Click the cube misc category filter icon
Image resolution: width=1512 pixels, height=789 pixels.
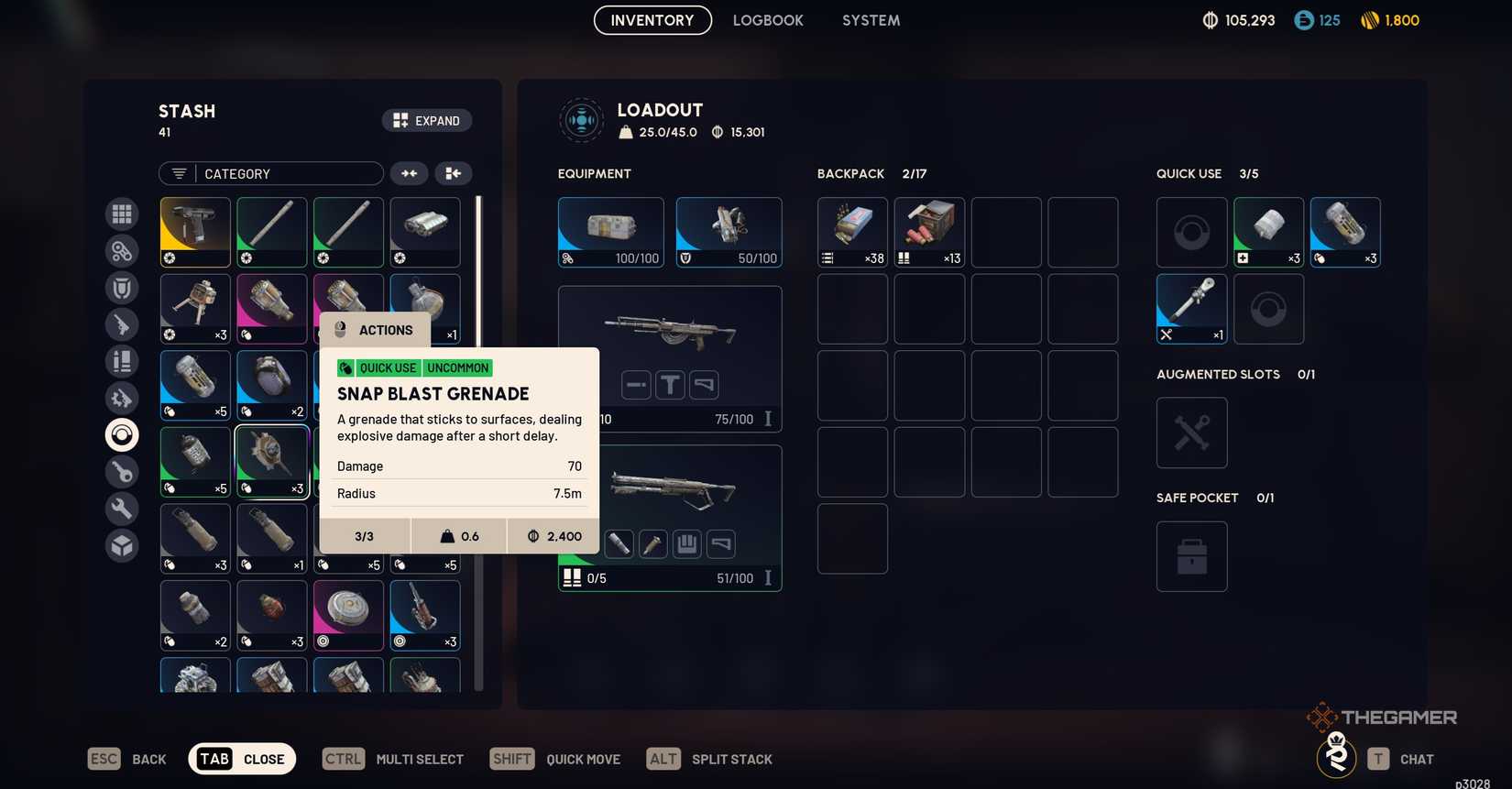(x=121, y=544)
